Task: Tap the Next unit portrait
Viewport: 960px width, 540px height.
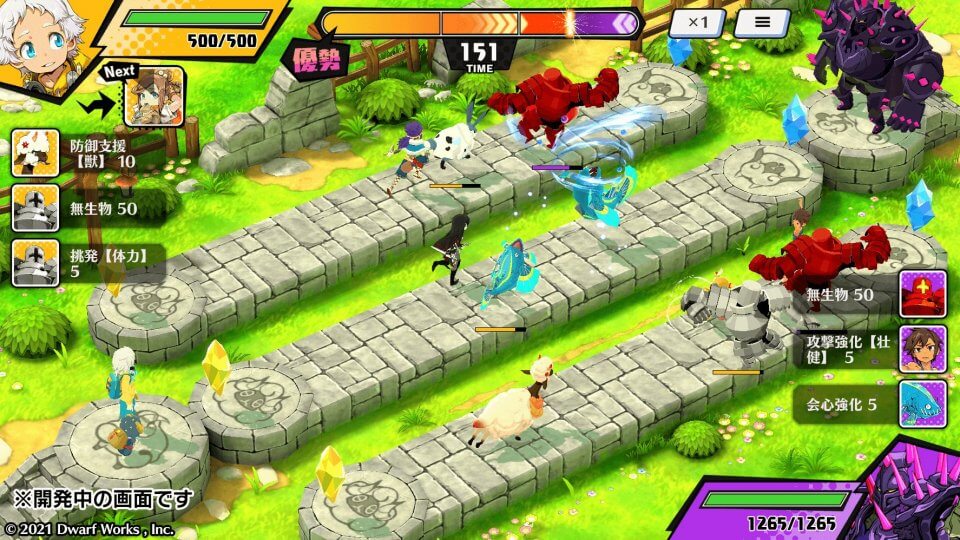Action: [x=154, y=96]
